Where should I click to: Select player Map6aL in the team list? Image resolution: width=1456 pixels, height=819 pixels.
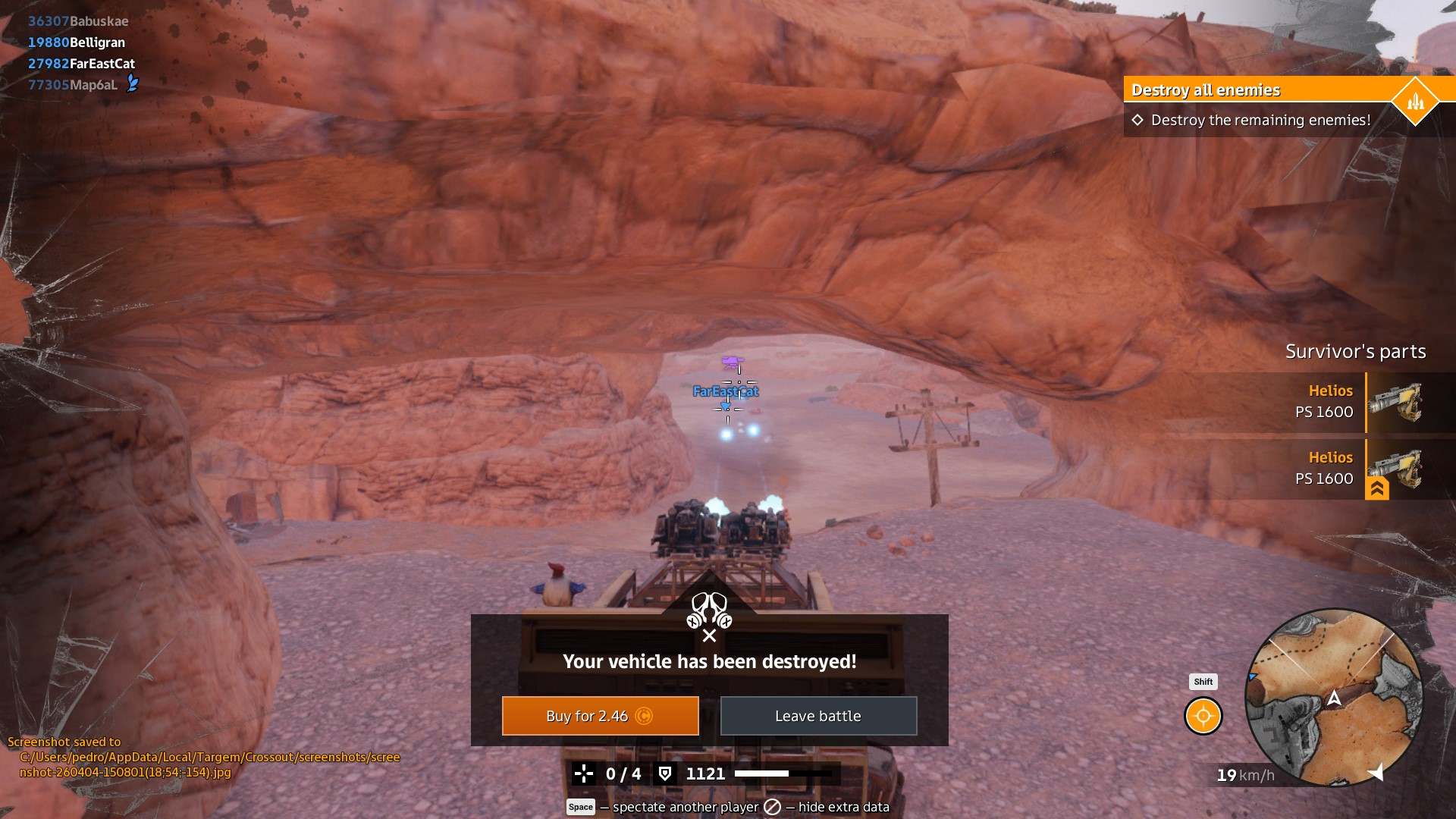point(74,85)
